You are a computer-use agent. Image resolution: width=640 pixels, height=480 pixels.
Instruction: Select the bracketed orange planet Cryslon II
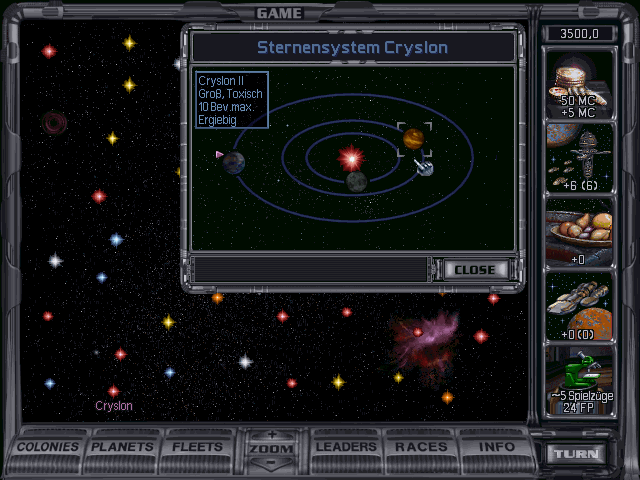[414, 137]
